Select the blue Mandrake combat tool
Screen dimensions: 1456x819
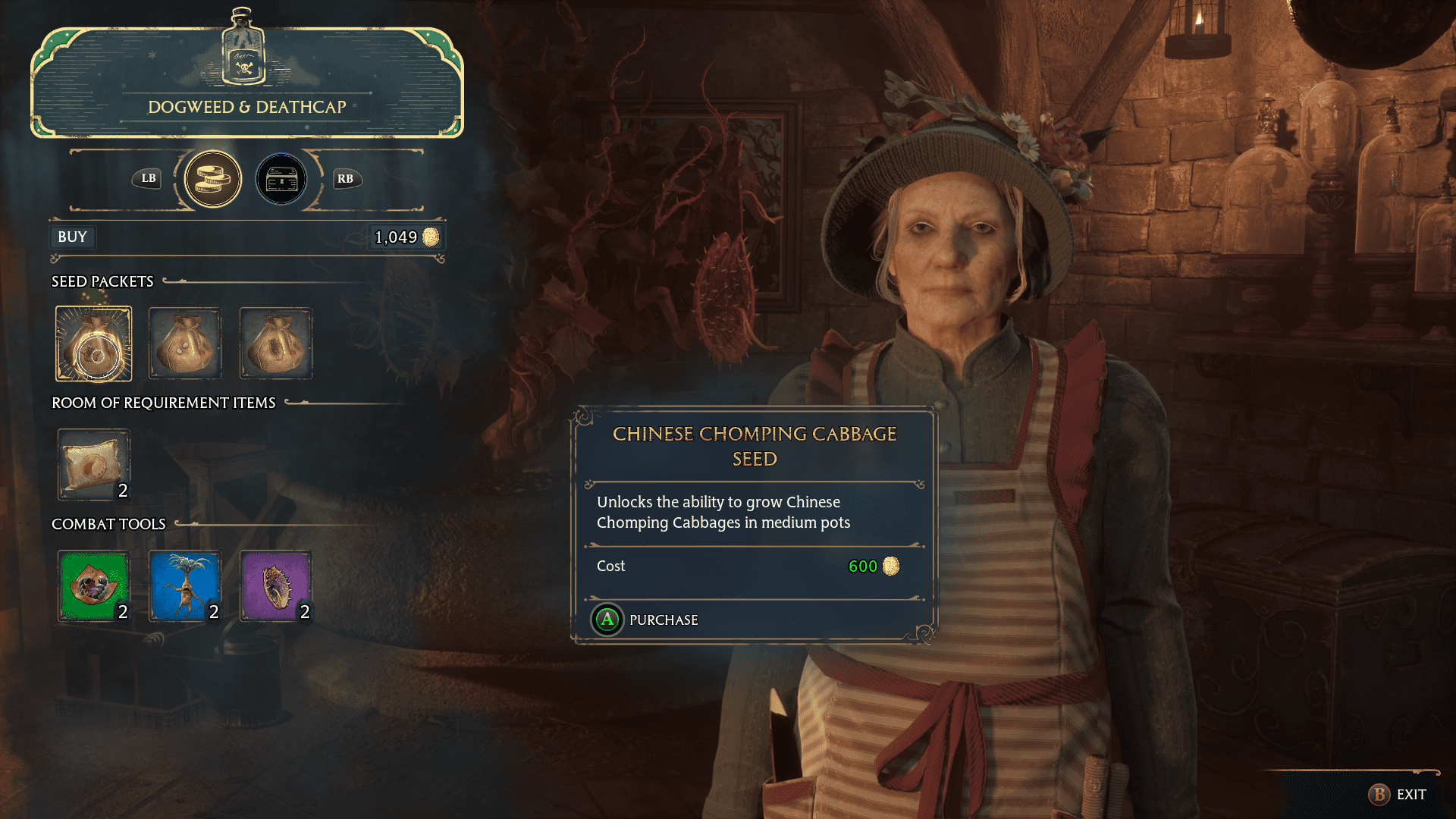[184, 585]
